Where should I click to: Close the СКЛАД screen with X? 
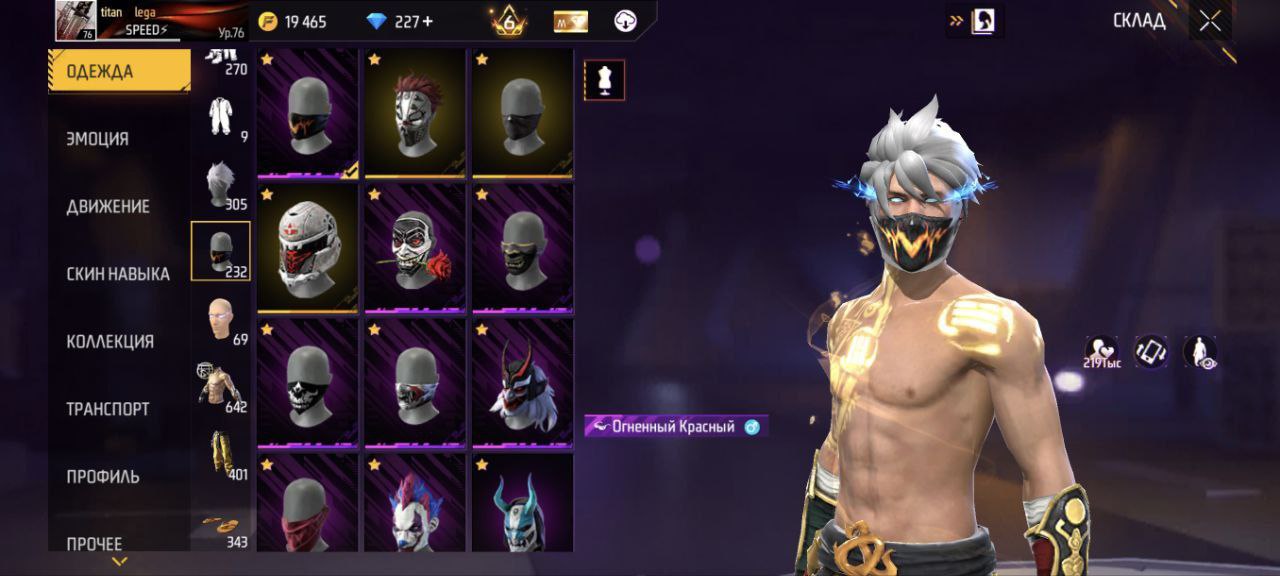pos(1210,21)
